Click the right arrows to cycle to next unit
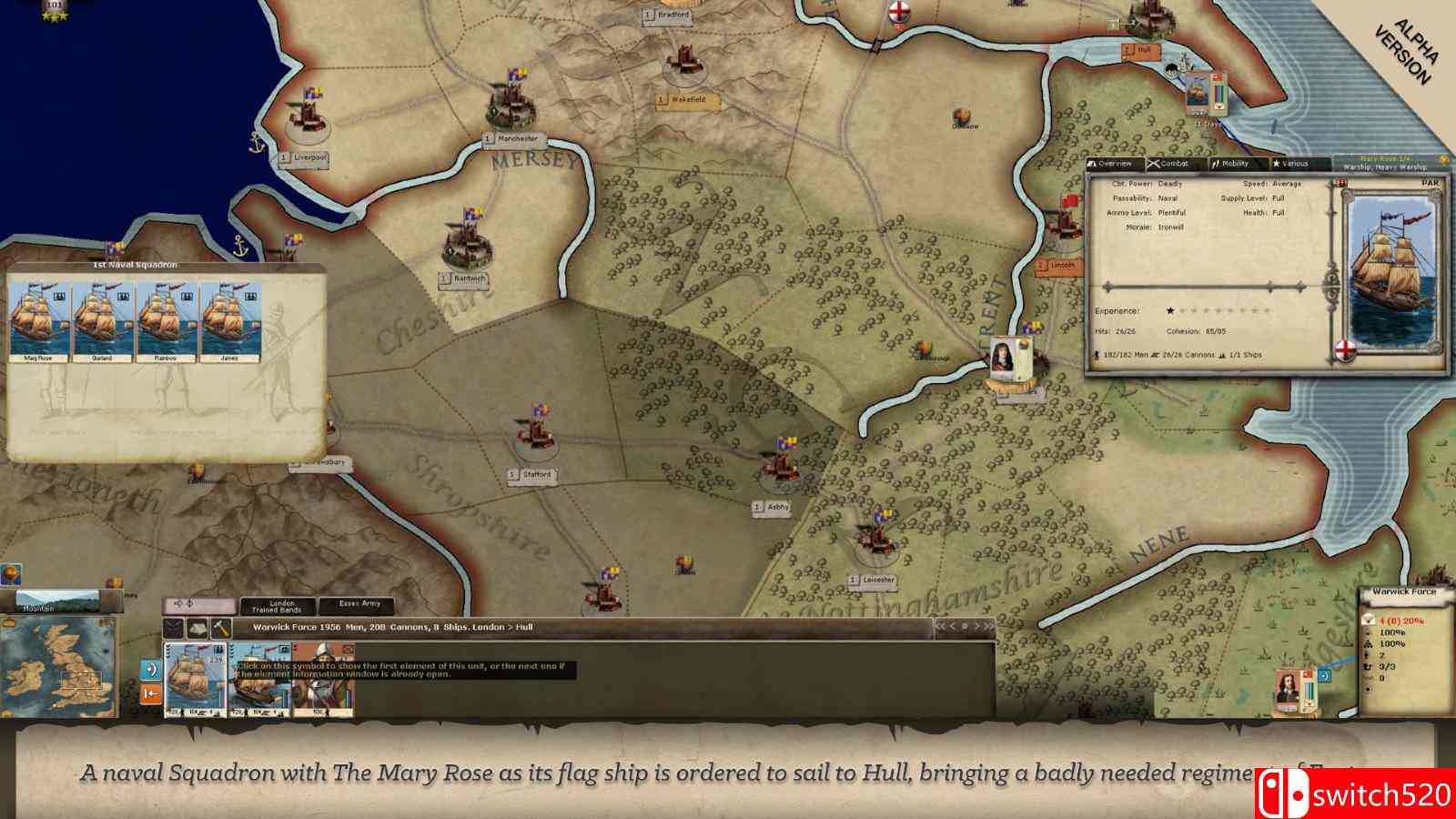This screenshot has height=819, width=1456. (x=984, y=626)
